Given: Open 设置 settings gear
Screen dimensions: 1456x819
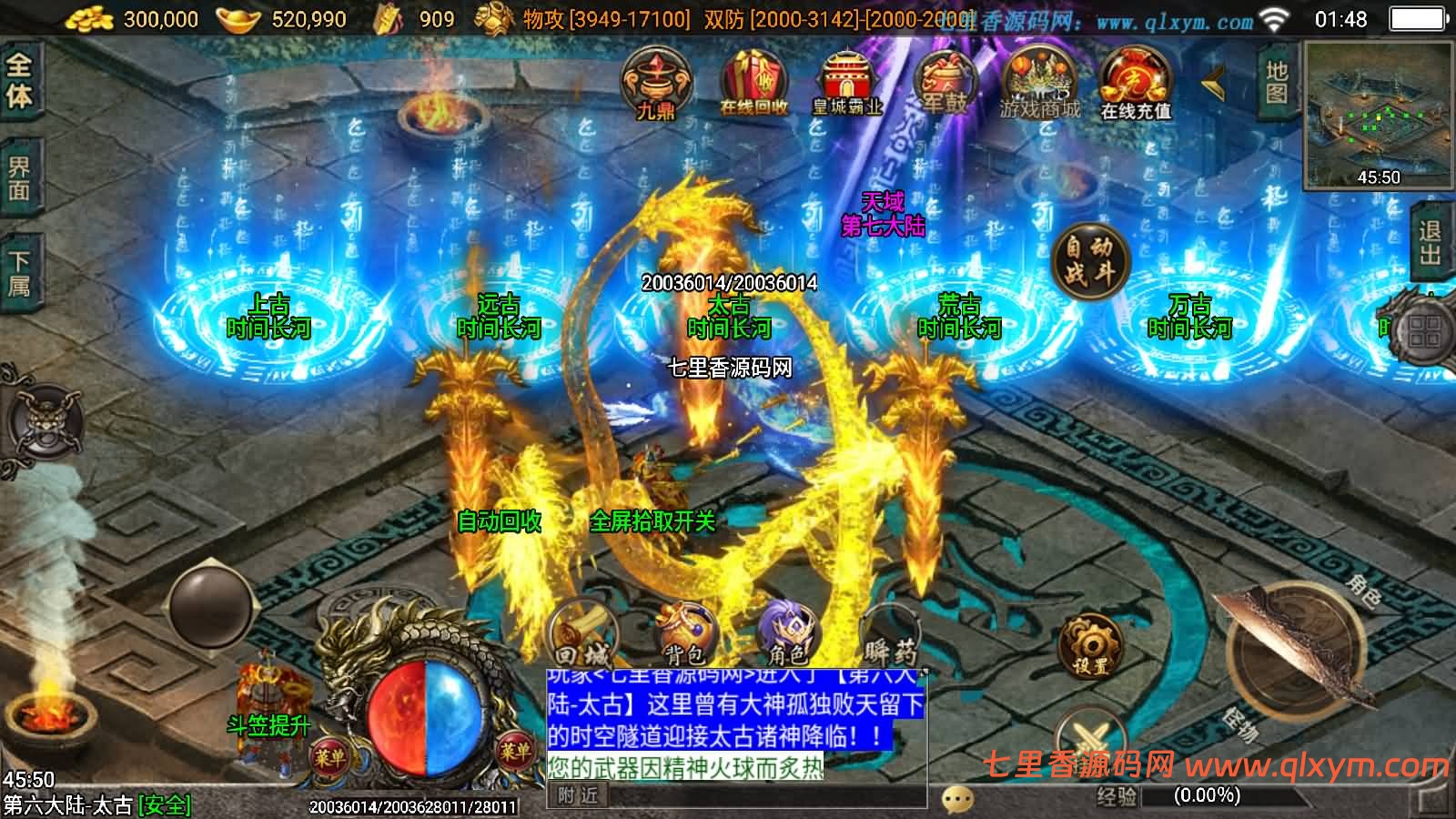Looking at the screenshot, I should click(x=1089, y=645).
